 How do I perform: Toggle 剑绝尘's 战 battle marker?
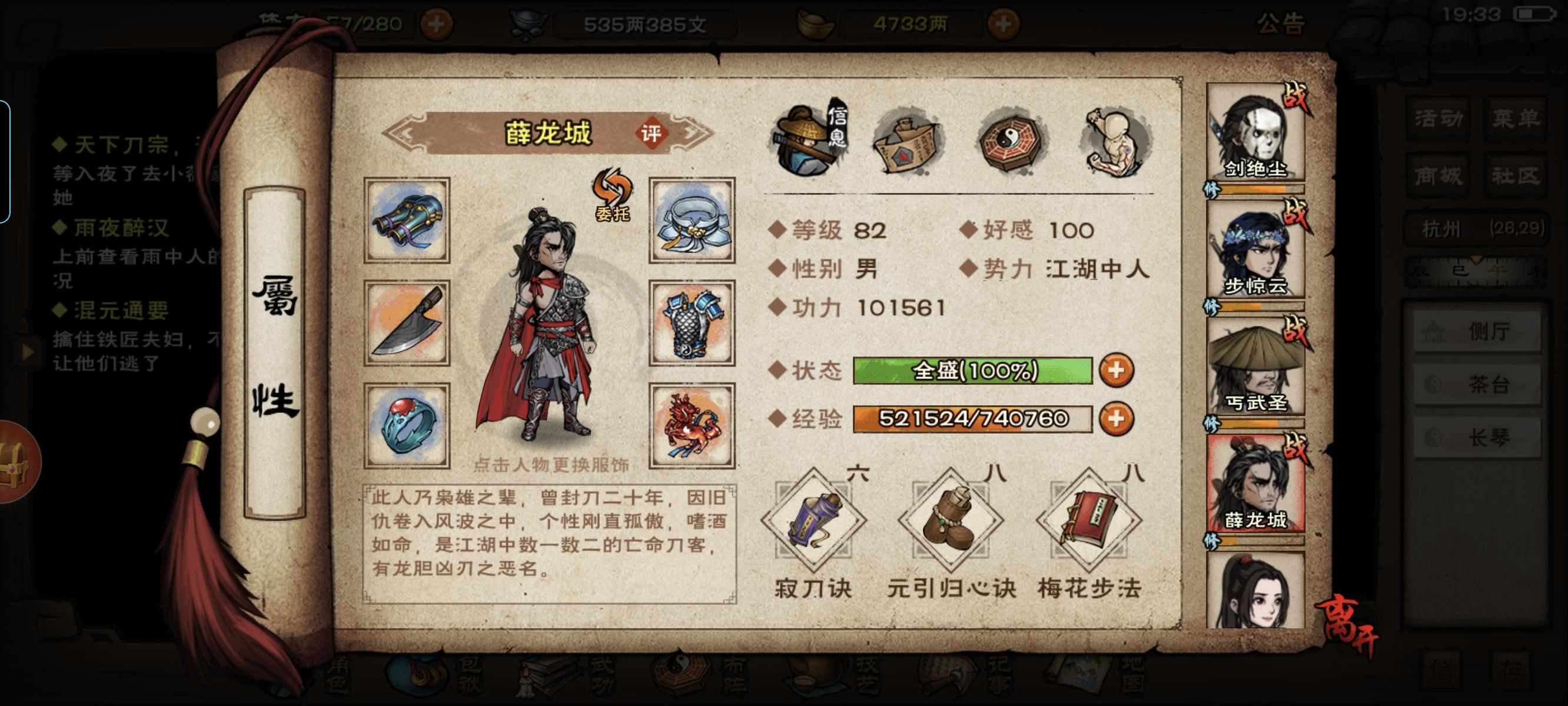pos(1295,96)
